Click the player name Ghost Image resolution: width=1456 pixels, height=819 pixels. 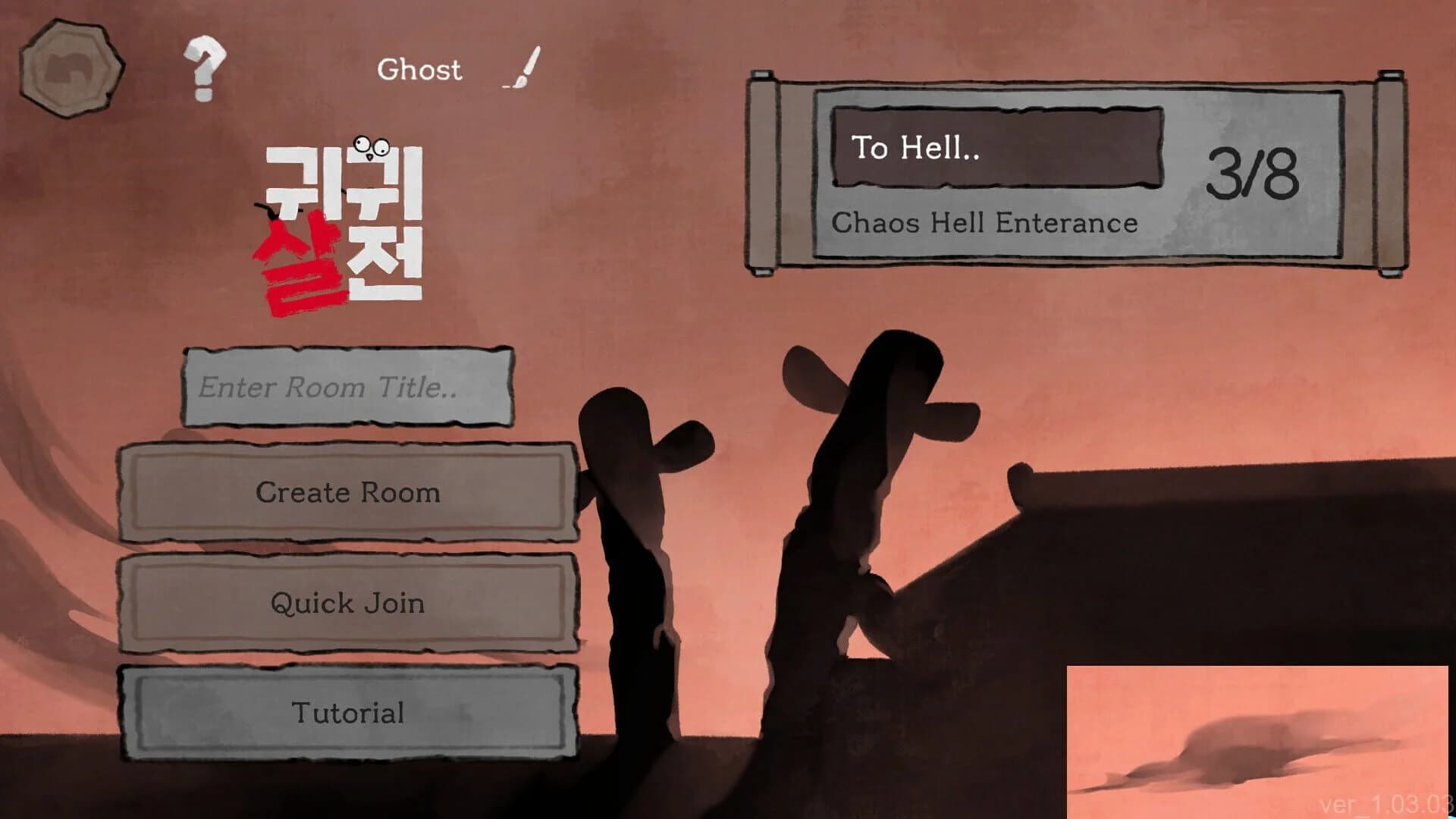click(x=419, y=71)
